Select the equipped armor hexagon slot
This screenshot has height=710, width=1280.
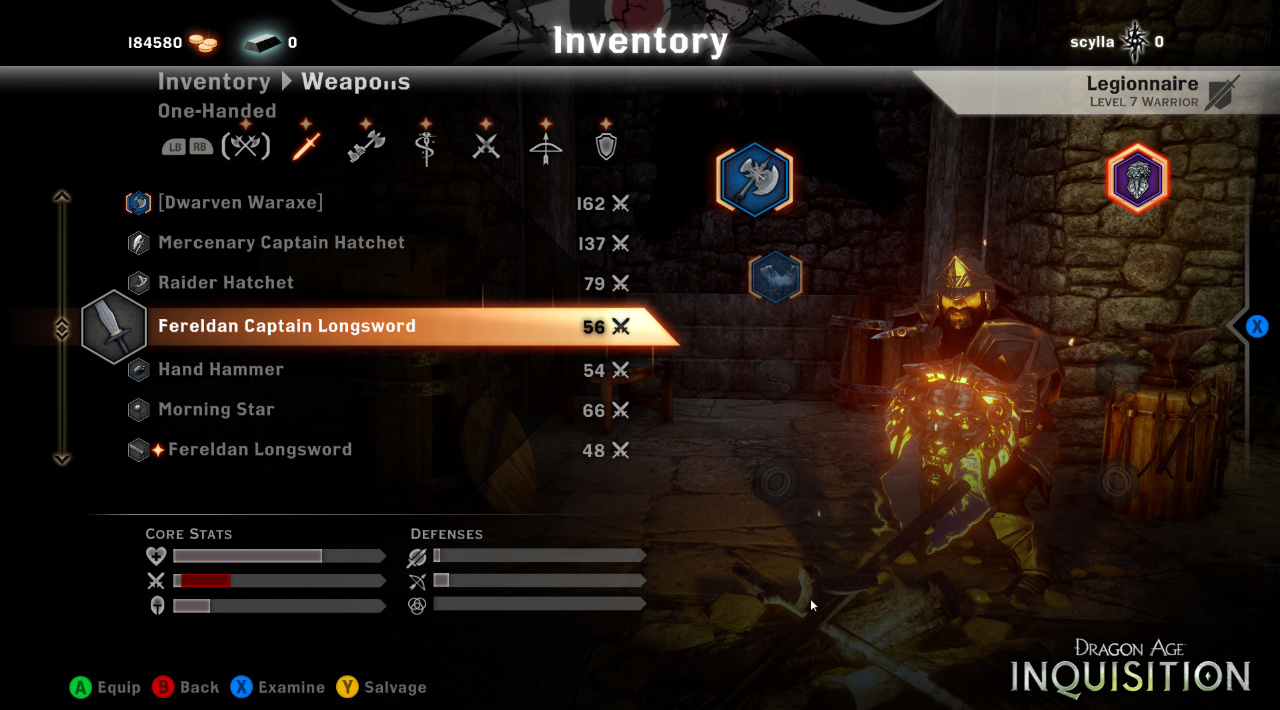pos(775,277)
